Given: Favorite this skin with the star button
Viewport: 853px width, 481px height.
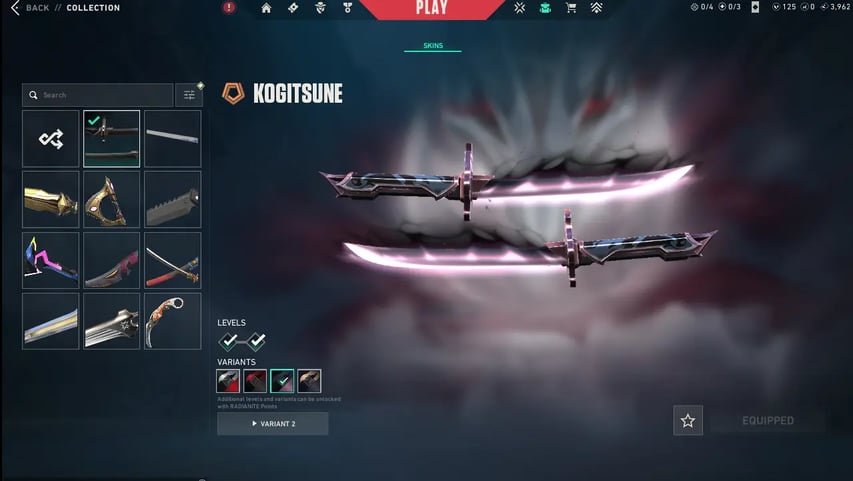Looking at the screenshot, I should [688, 421].
